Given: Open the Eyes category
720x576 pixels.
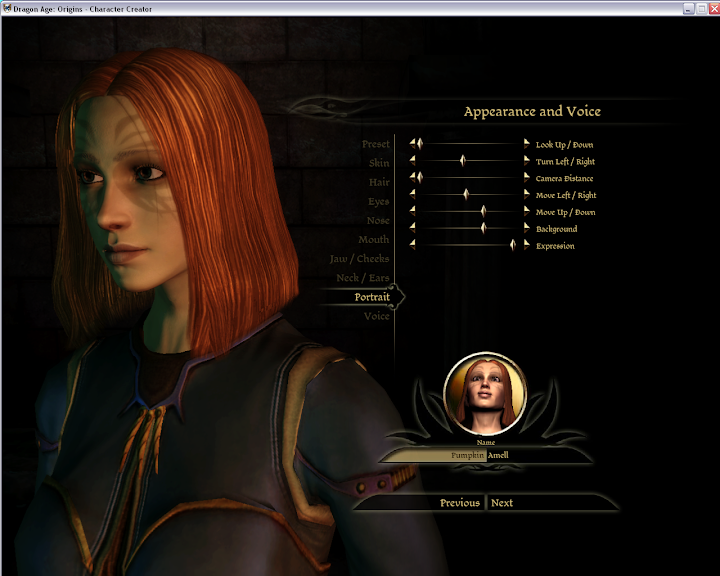Looking at the screenshot, I should click(378, 201).
